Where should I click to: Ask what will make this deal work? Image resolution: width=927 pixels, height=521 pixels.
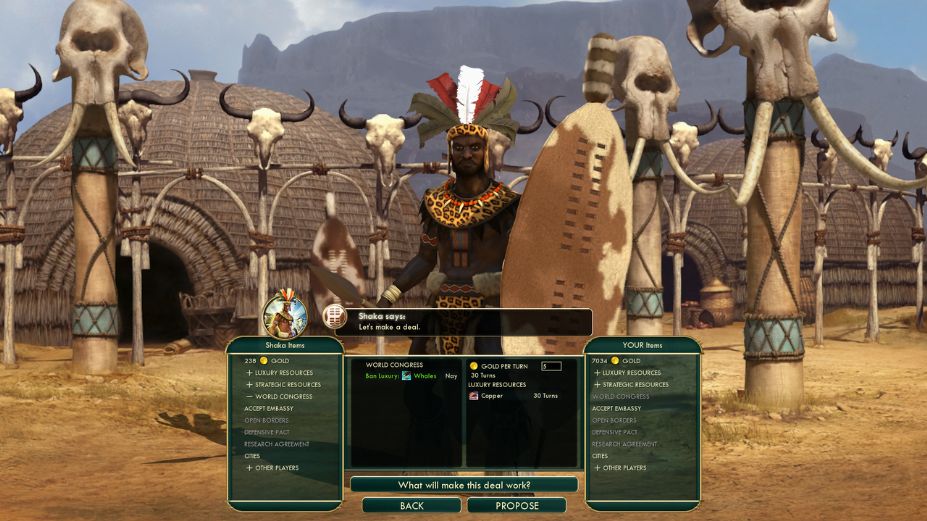tap(464, 485)
